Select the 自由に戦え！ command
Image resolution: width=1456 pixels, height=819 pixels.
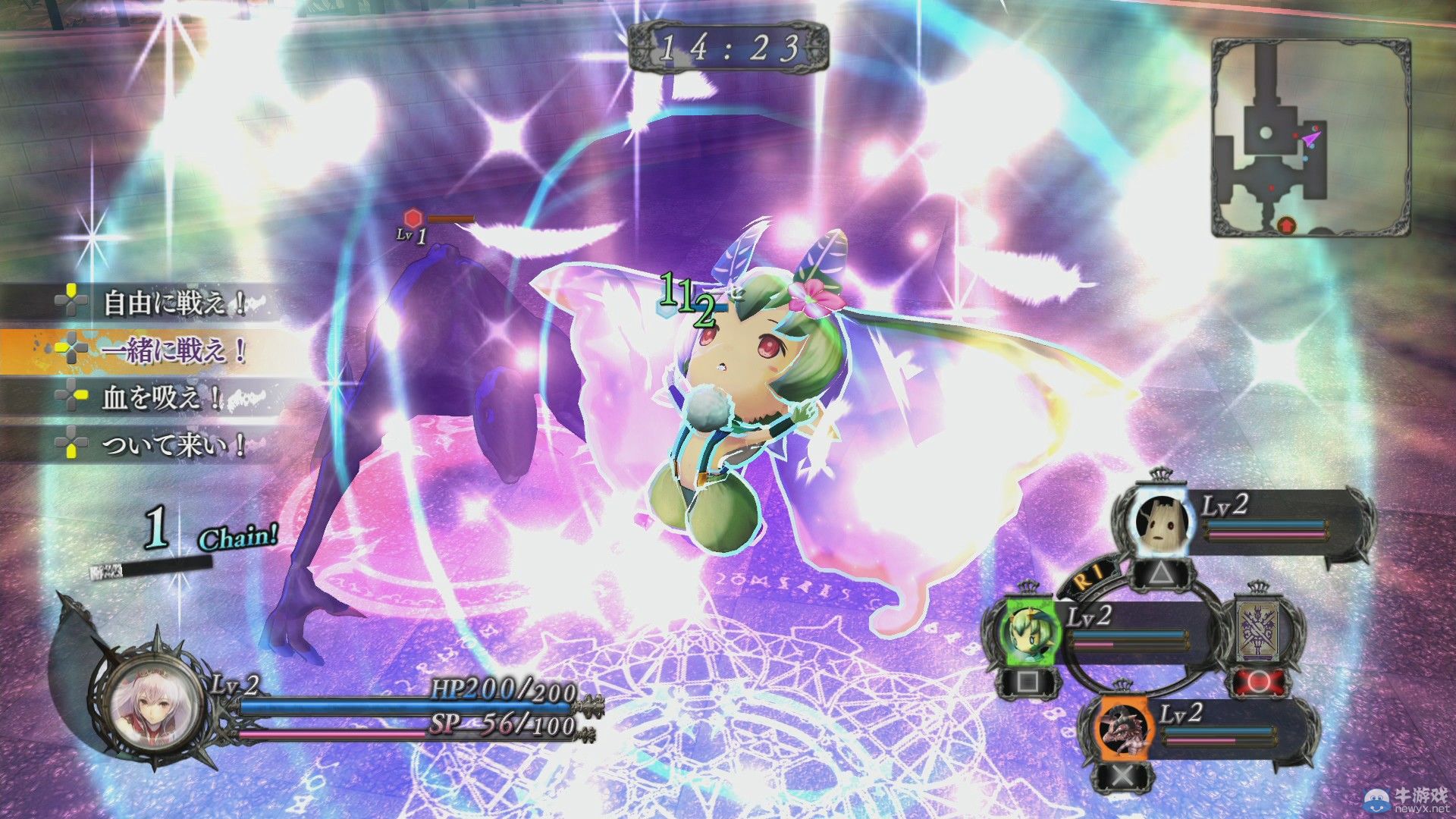(x=173, y=303)
